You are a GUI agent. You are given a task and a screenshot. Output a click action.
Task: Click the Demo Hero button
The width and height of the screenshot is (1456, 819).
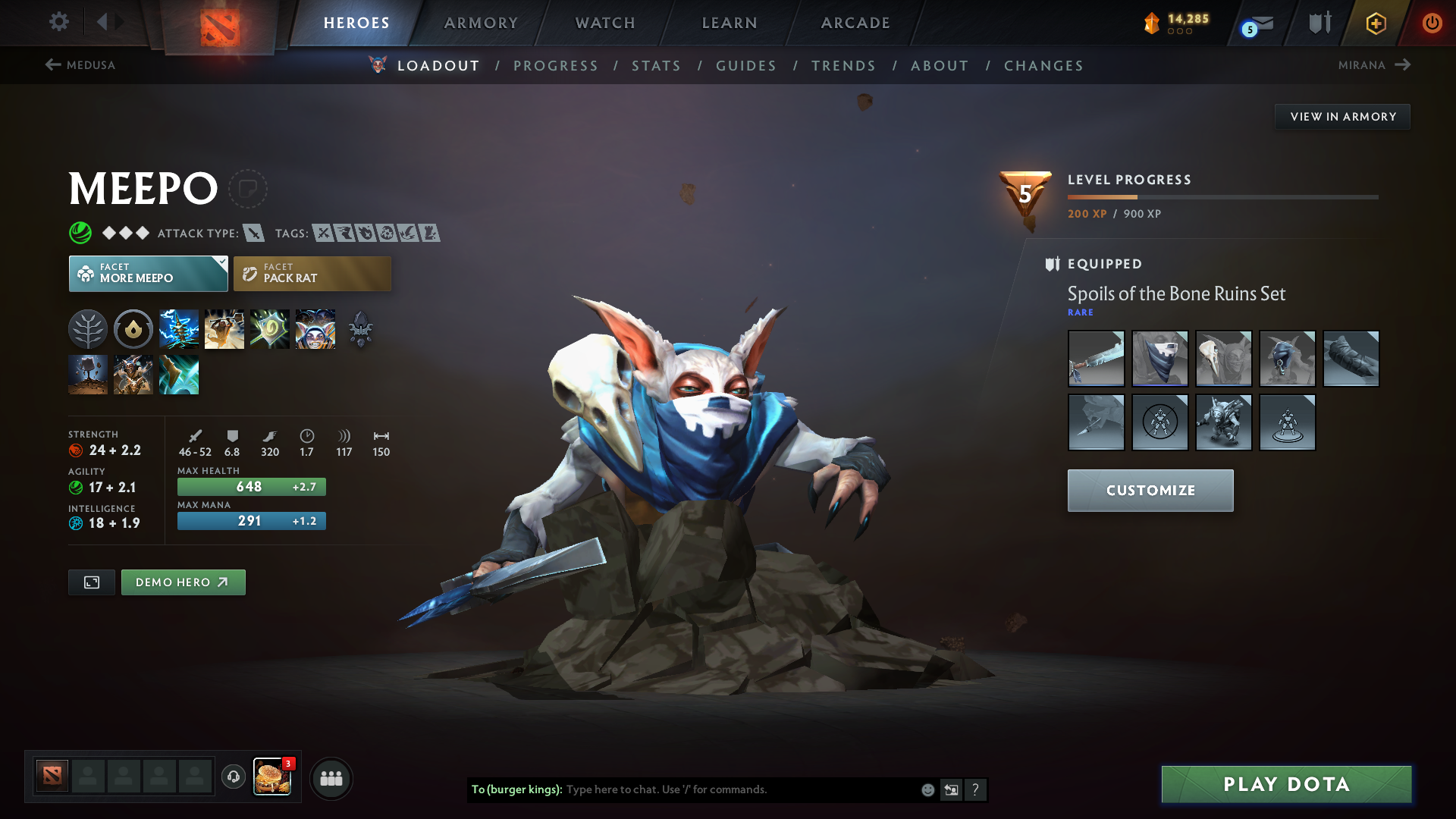pos(183,582)
